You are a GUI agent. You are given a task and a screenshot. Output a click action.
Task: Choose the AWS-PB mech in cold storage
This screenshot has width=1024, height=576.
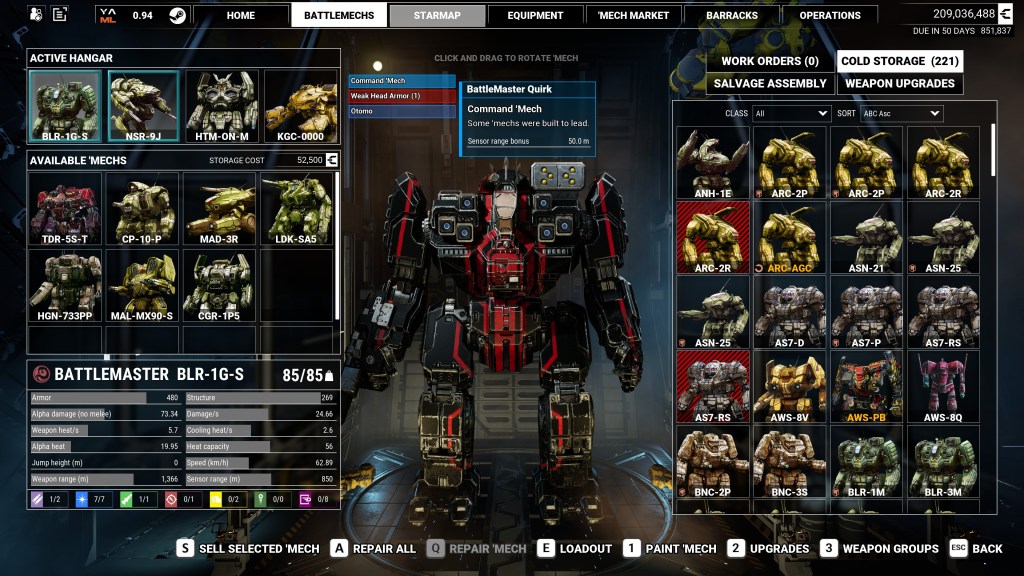pyautogui.click(x=866, y=387)
